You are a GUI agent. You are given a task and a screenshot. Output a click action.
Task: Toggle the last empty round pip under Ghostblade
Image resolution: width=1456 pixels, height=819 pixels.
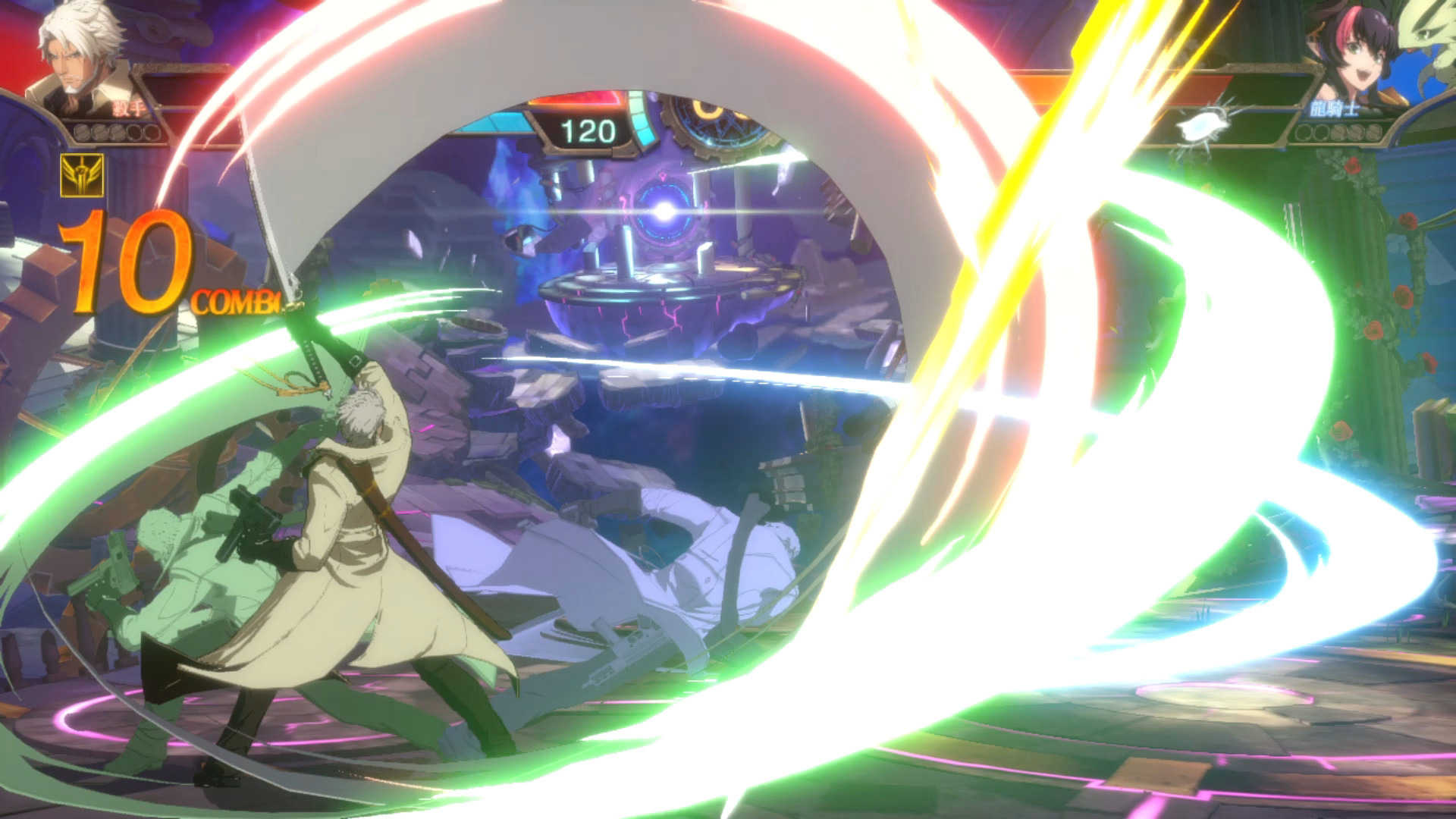tap(150, 133)
